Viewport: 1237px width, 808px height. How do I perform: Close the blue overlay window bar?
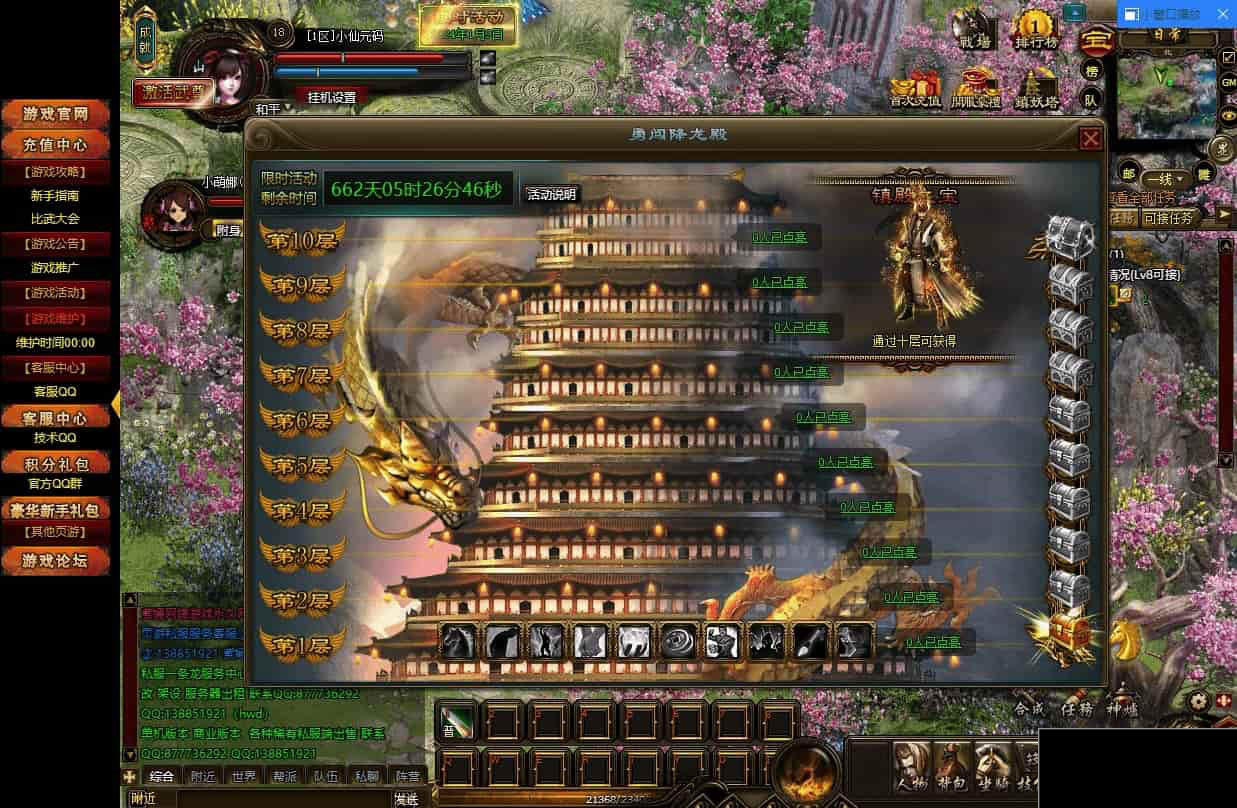click(x=1223, y=15)
